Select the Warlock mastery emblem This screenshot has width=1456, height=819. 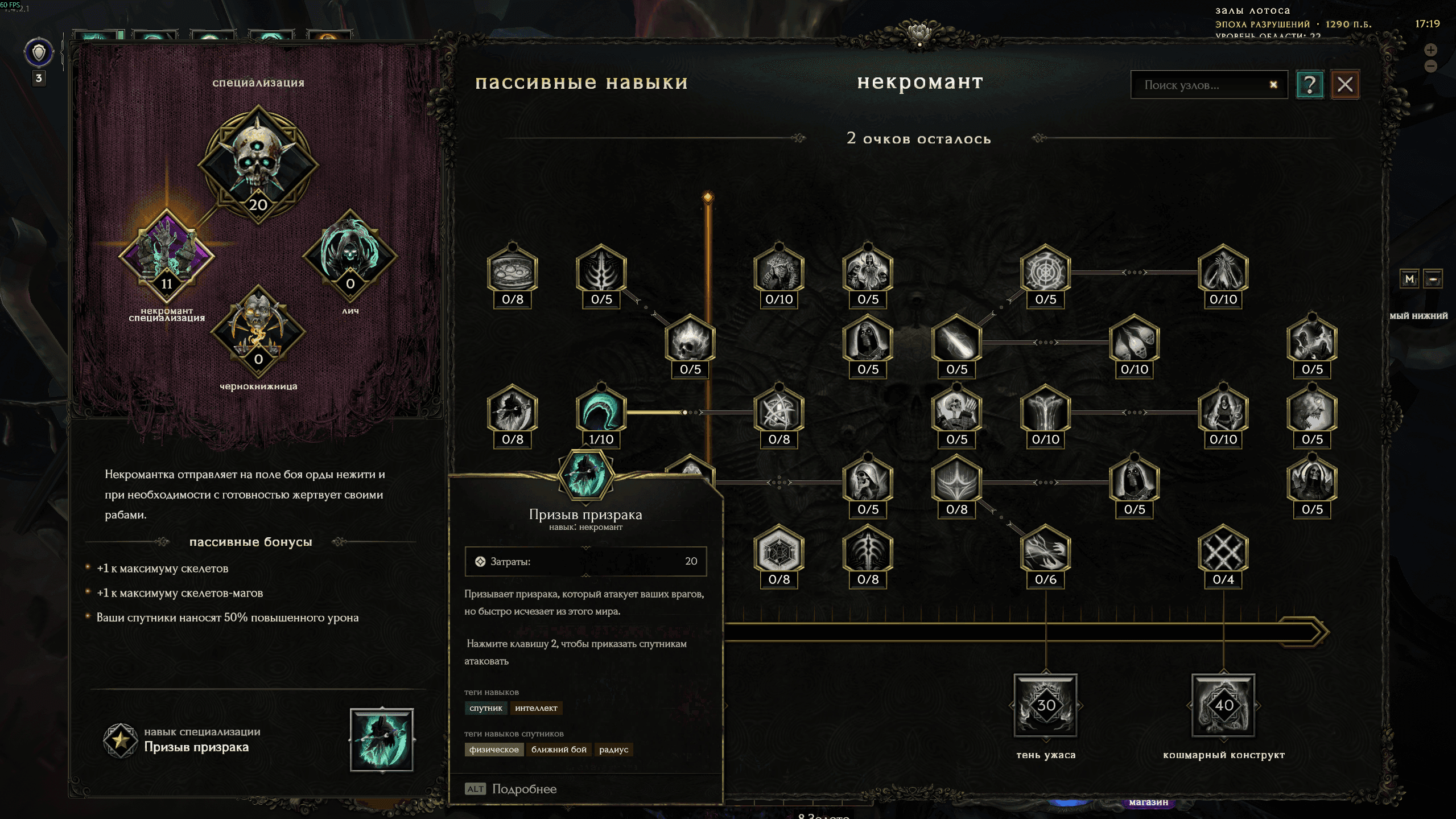(x=258, y=331)
